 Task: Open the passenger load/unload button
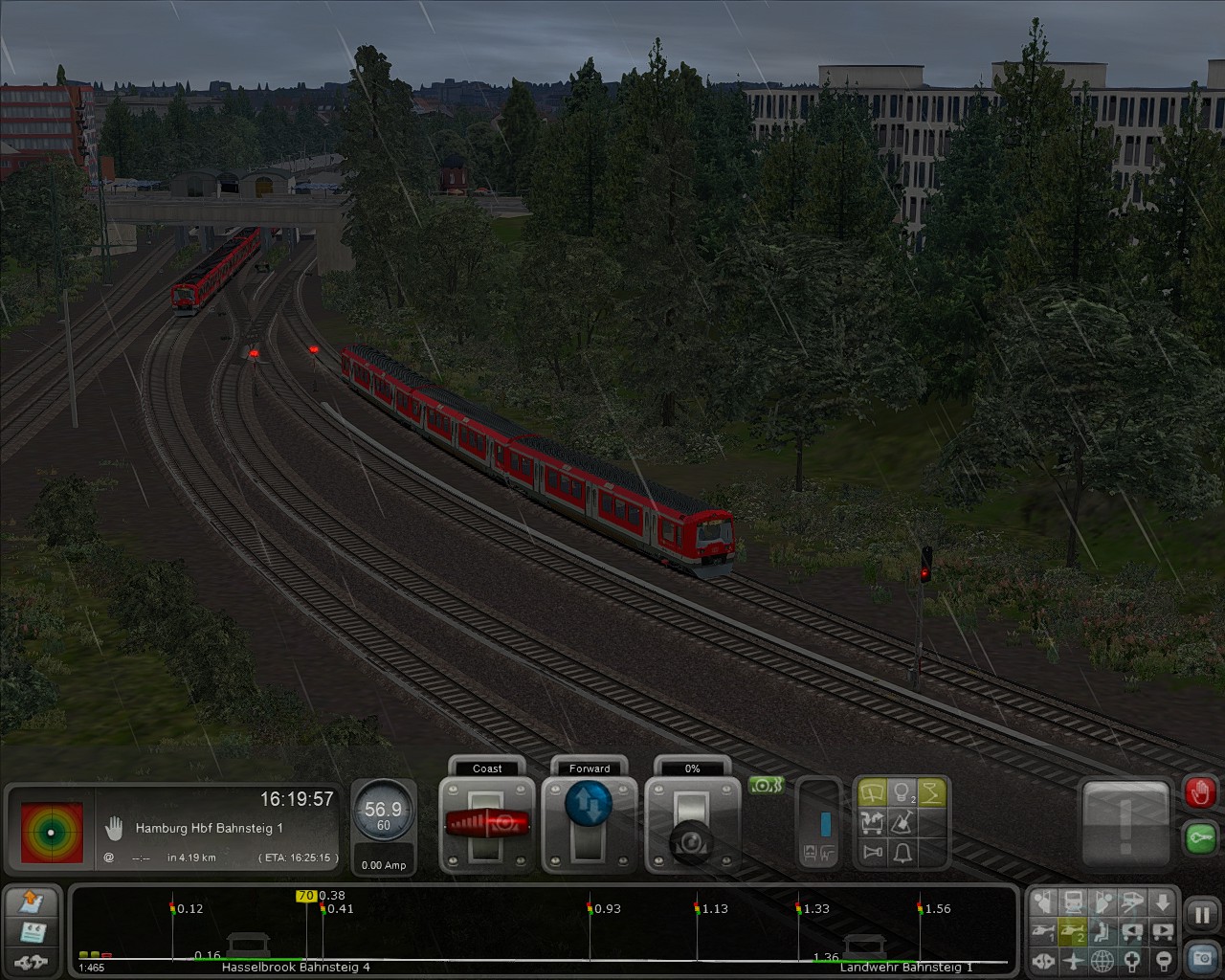872,822
